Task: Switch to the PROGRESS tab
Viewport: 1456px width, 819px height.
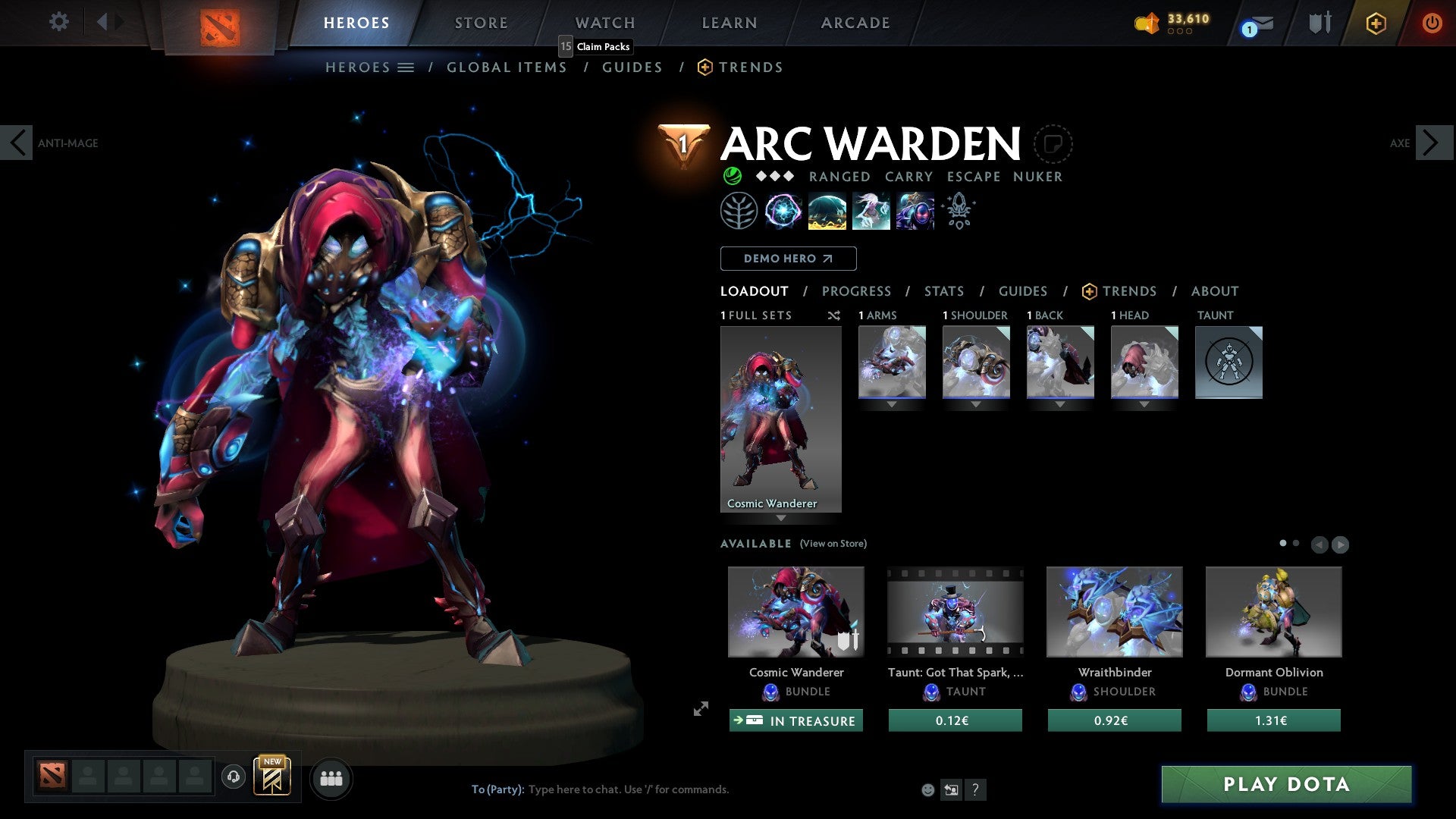Action: coord(857,291)
